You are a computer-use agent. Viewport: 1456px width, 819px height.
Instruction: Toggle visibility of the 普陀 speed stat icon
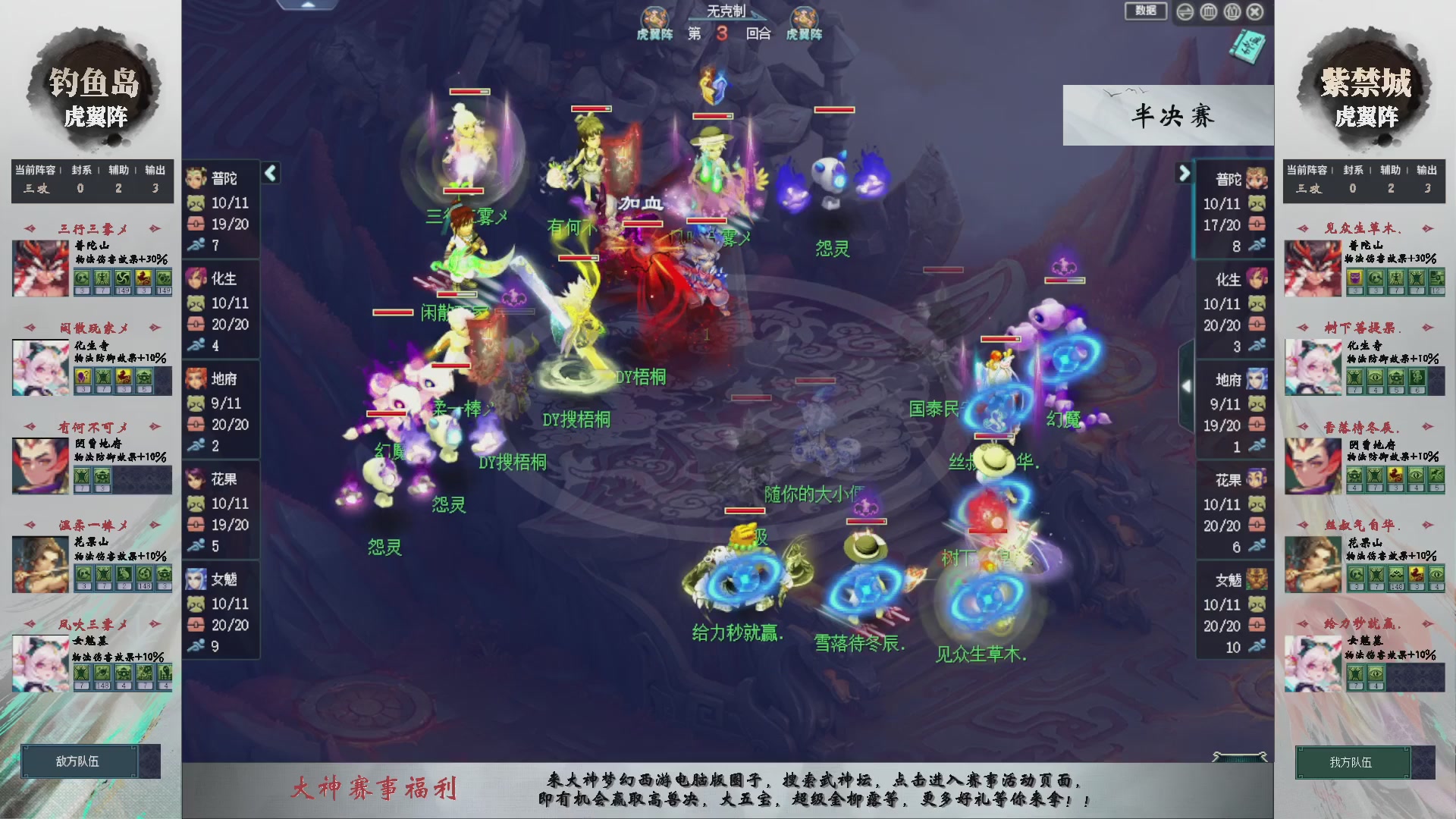196,245
